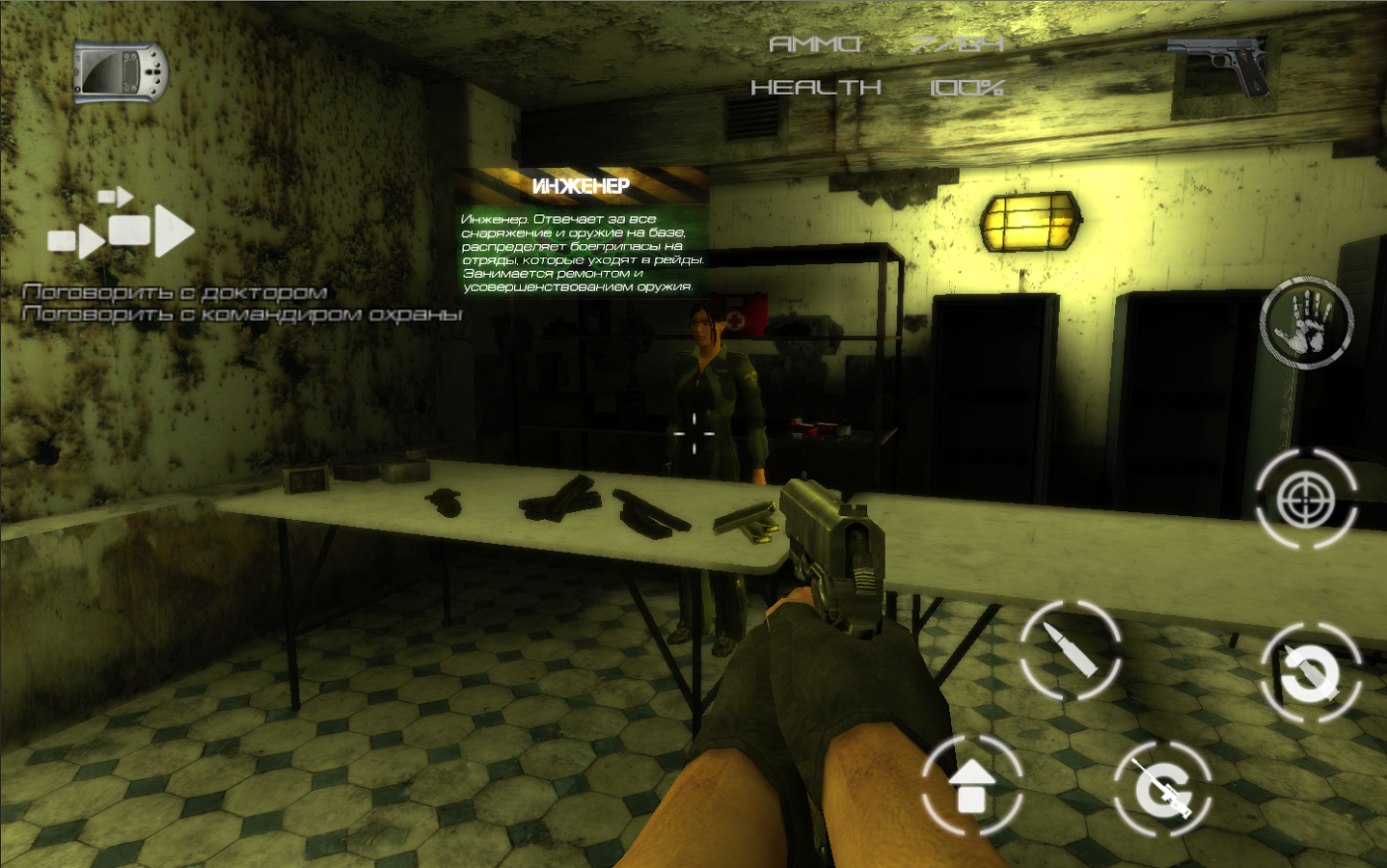This screenshot has width=1387, height=868.
Task: Select objective to talk with the doctor
Action: [175, 291]
